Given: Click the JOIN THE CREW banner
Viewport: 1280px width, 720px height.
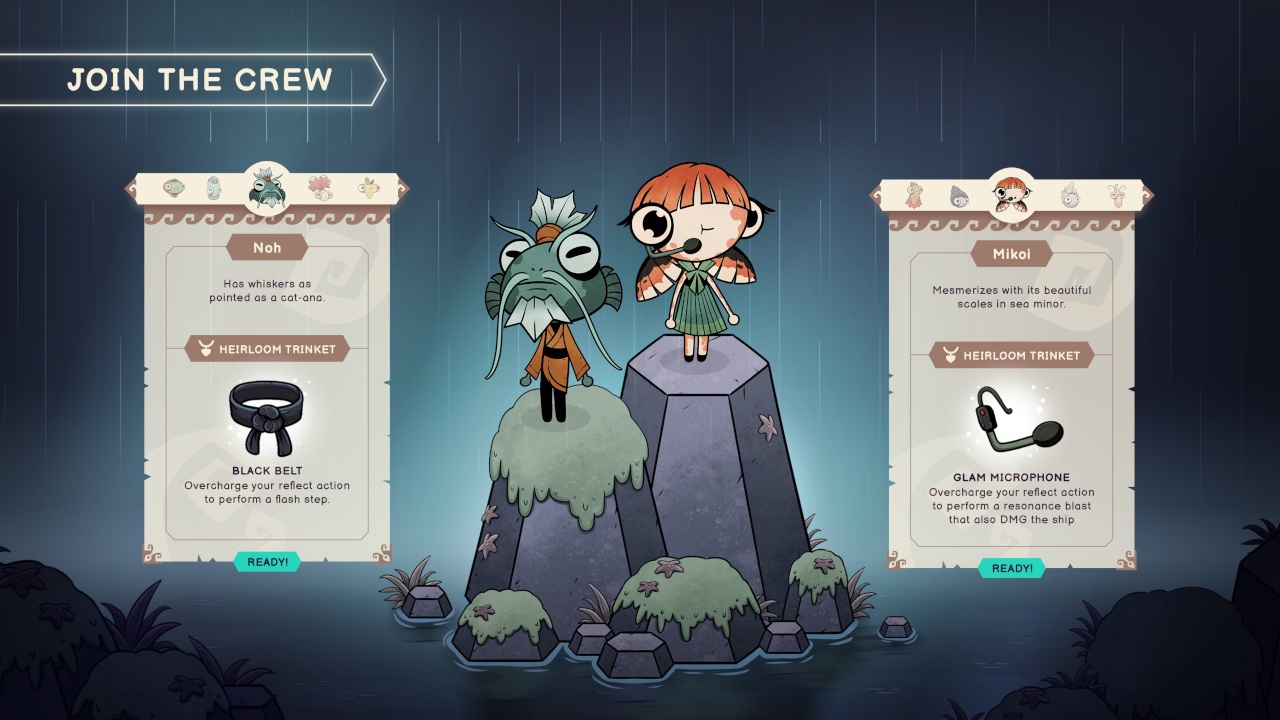Looking at the screenshot, I should (x=200, y=79).
